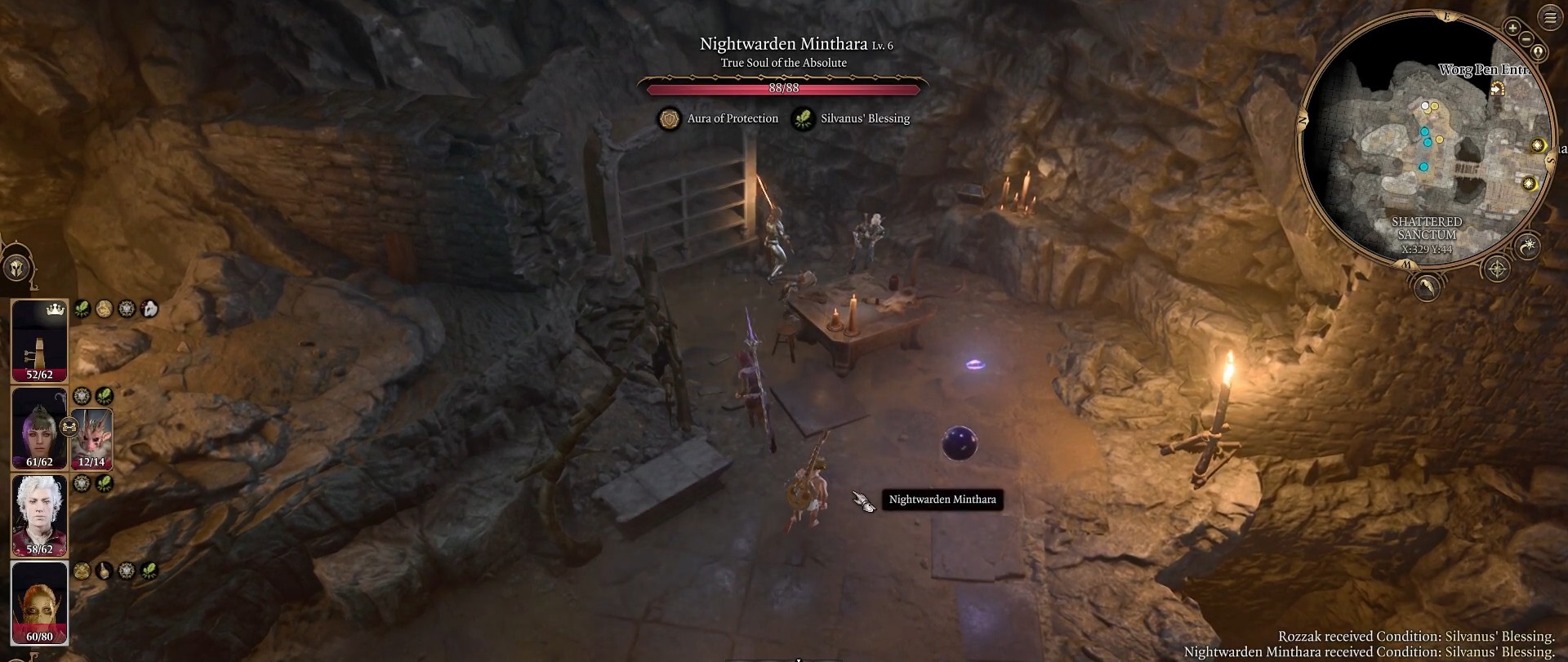
Task: Inspect Minthara's Aura of Protection condition
Action: tap(670, 119)
